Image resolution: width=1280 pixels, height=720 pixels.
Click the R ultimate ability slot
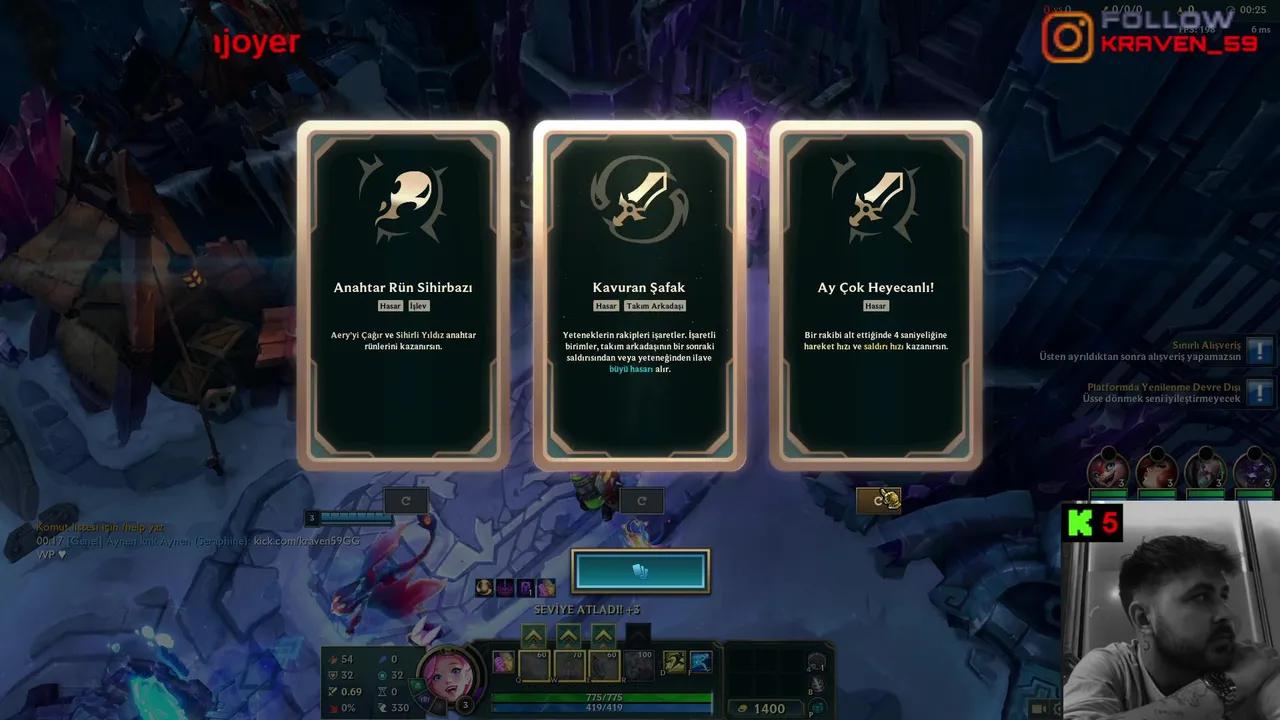pyautogui.click(x=638, y=663)
